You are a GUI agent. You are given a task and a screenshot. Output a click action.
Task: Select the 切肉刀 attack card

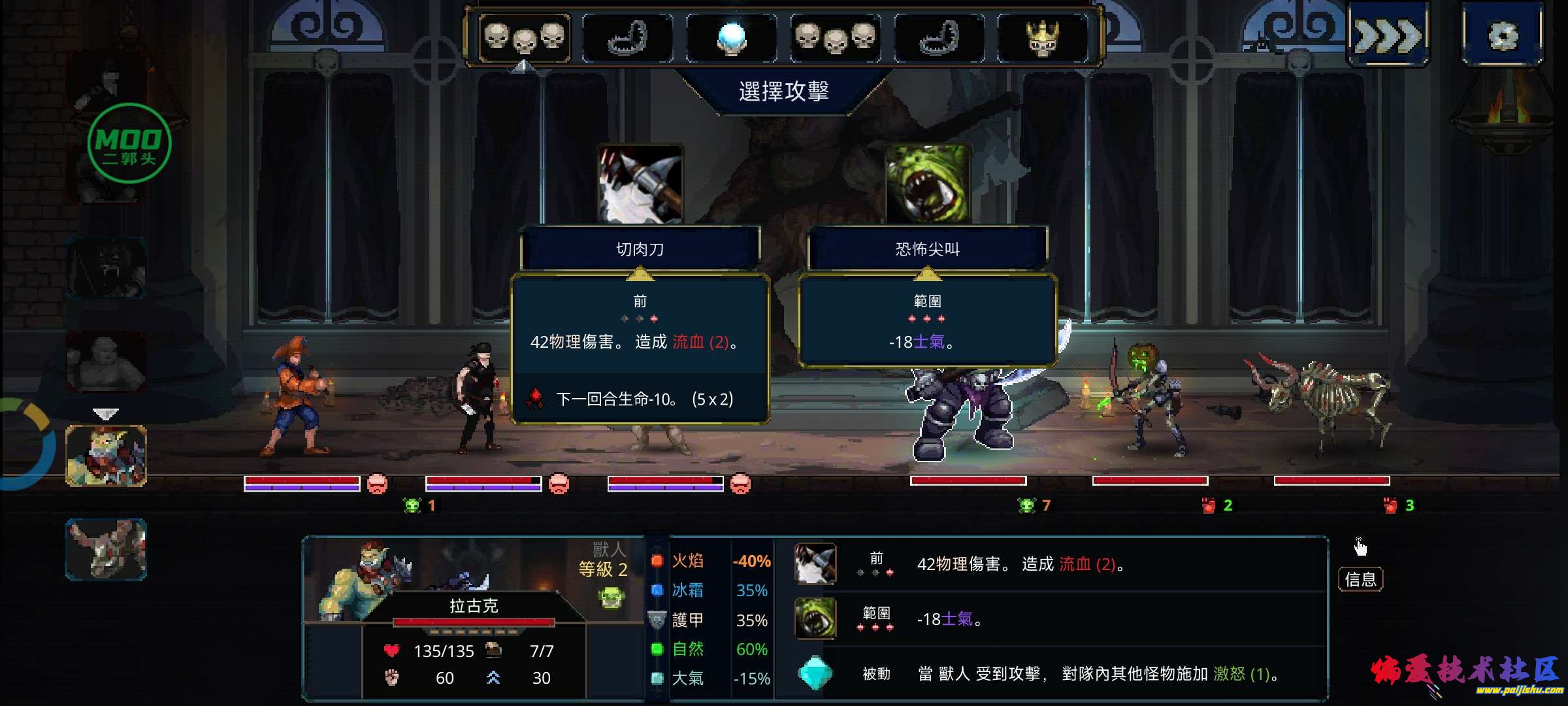(640, 248)
